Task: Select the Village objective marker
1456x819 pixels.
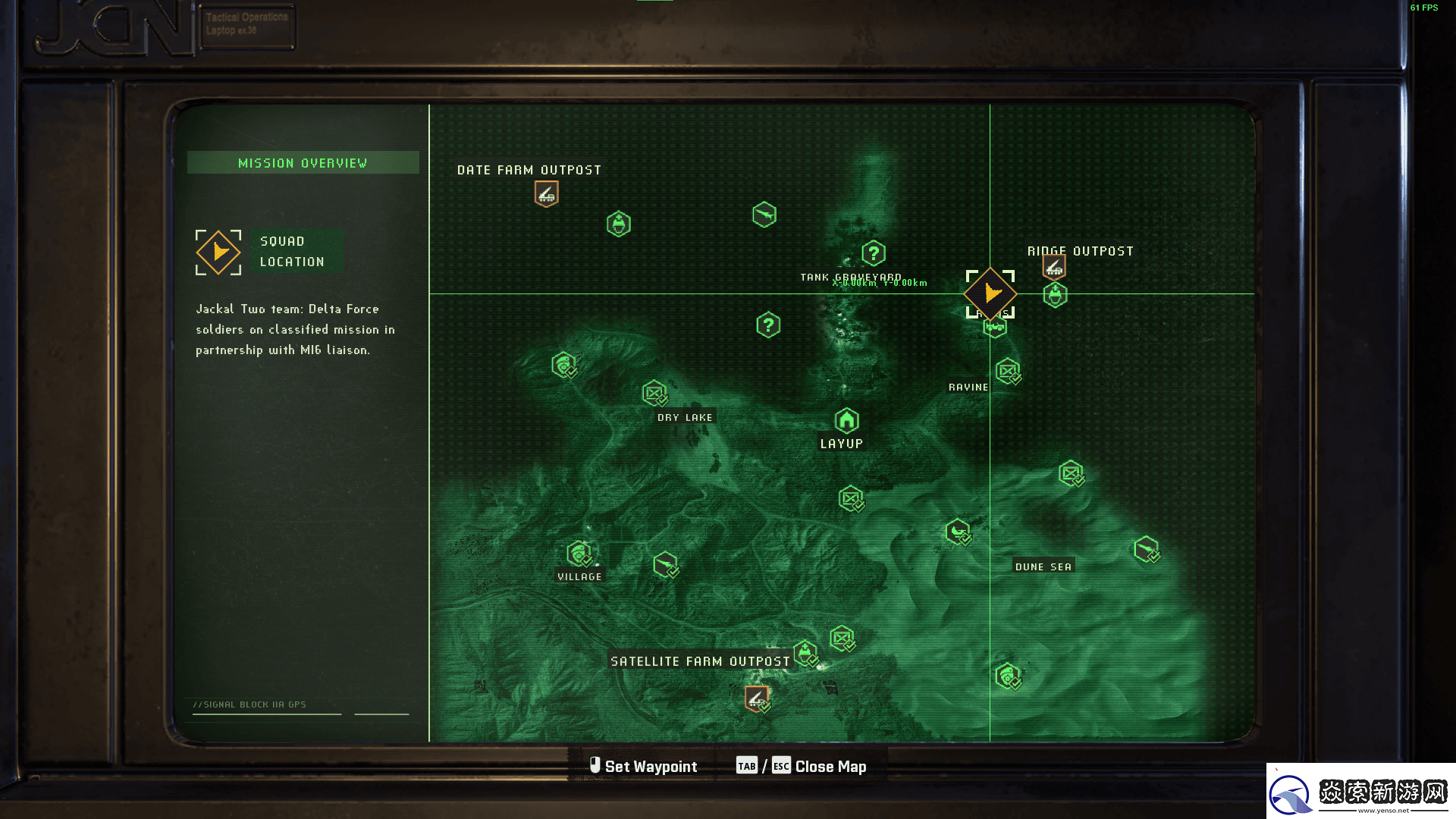Action: [579, 554]
